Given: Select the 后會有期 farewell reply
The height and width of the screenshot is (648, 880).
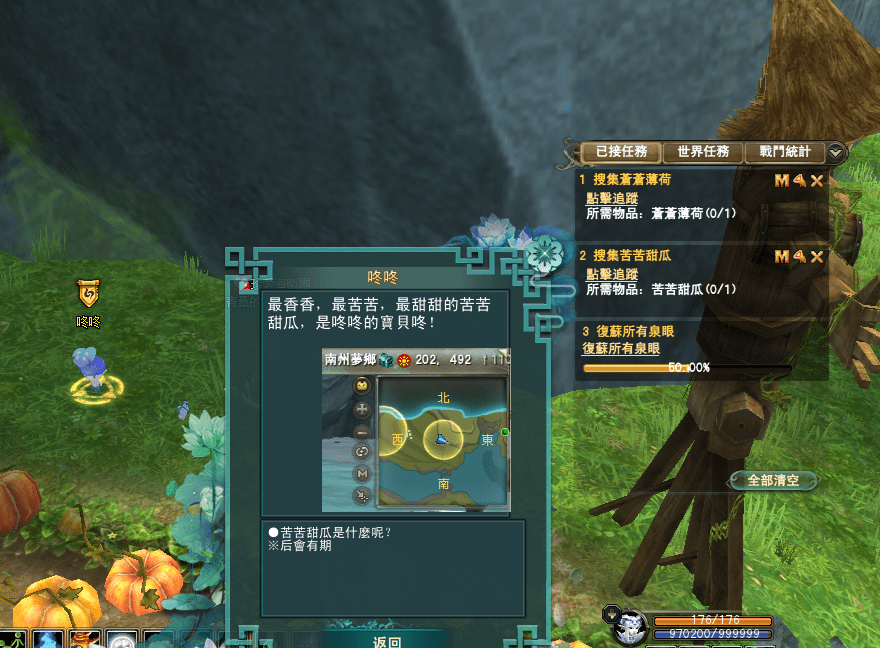Looking at the screenshot, I should pos(304,546).
